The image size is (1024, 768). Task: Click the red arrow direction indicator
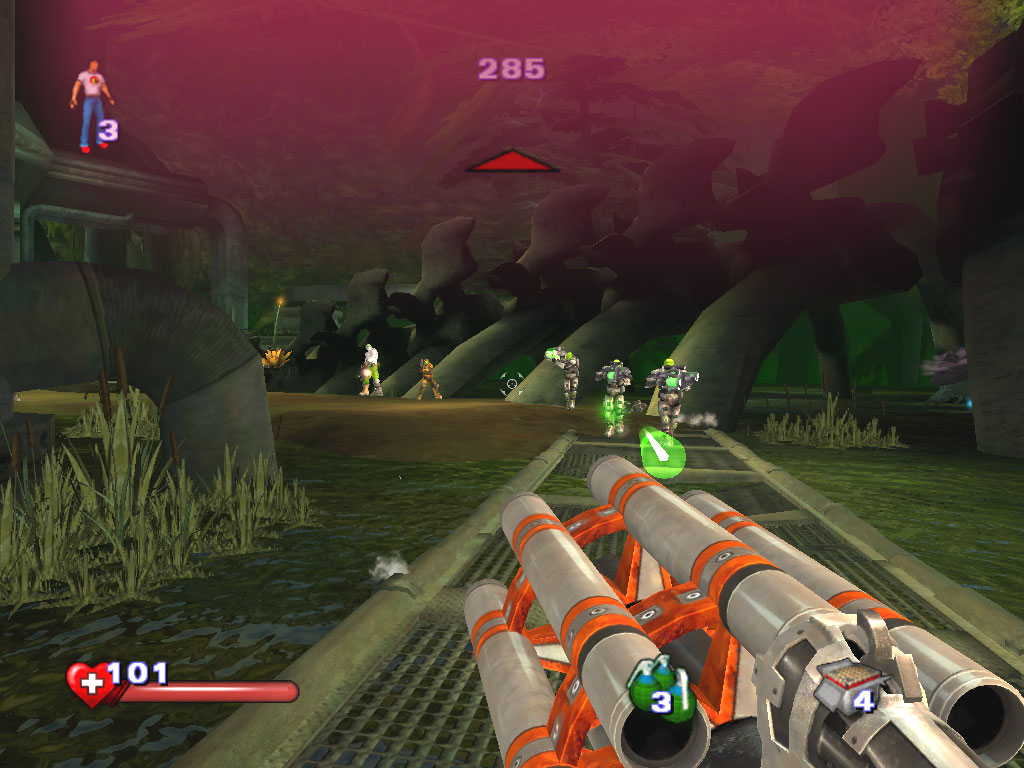512,161
